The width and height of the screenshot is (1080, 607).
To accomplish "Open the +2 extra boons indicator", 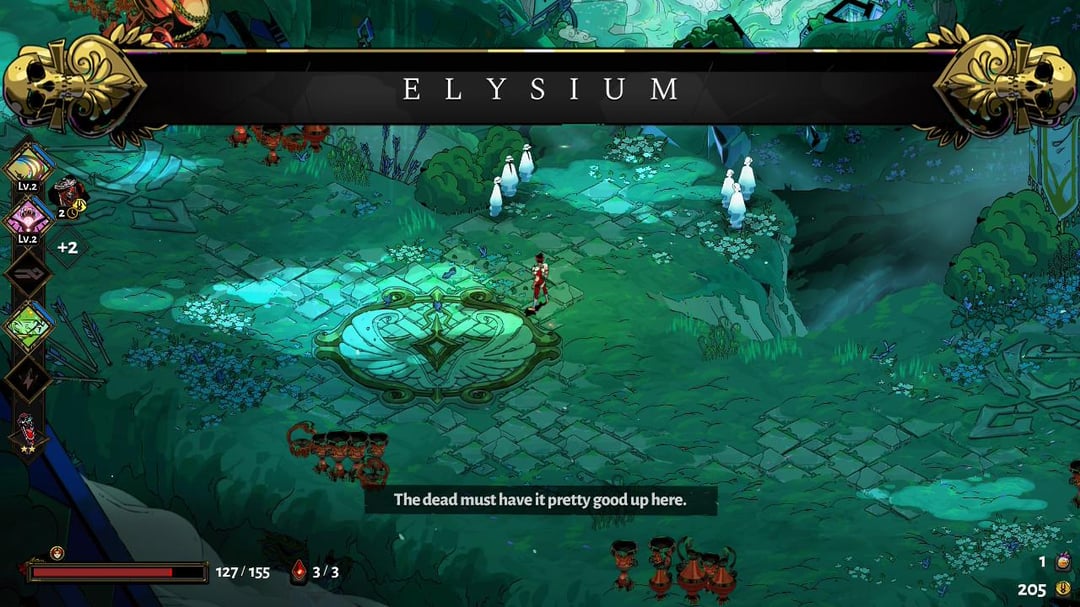I will (68, 247).
